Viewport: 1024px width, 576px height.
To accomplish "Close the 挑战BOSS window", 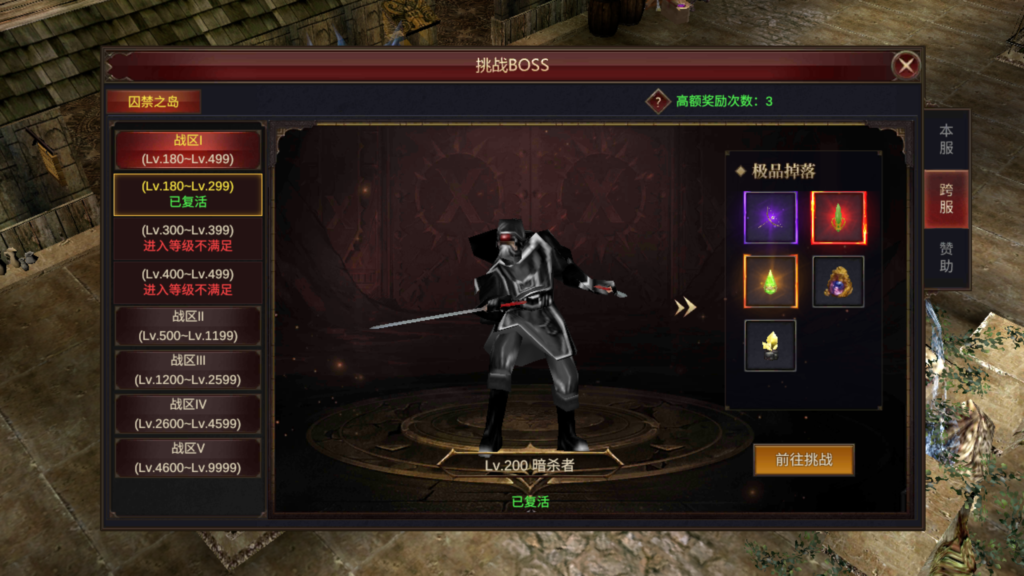I will [x=906, y=66].
